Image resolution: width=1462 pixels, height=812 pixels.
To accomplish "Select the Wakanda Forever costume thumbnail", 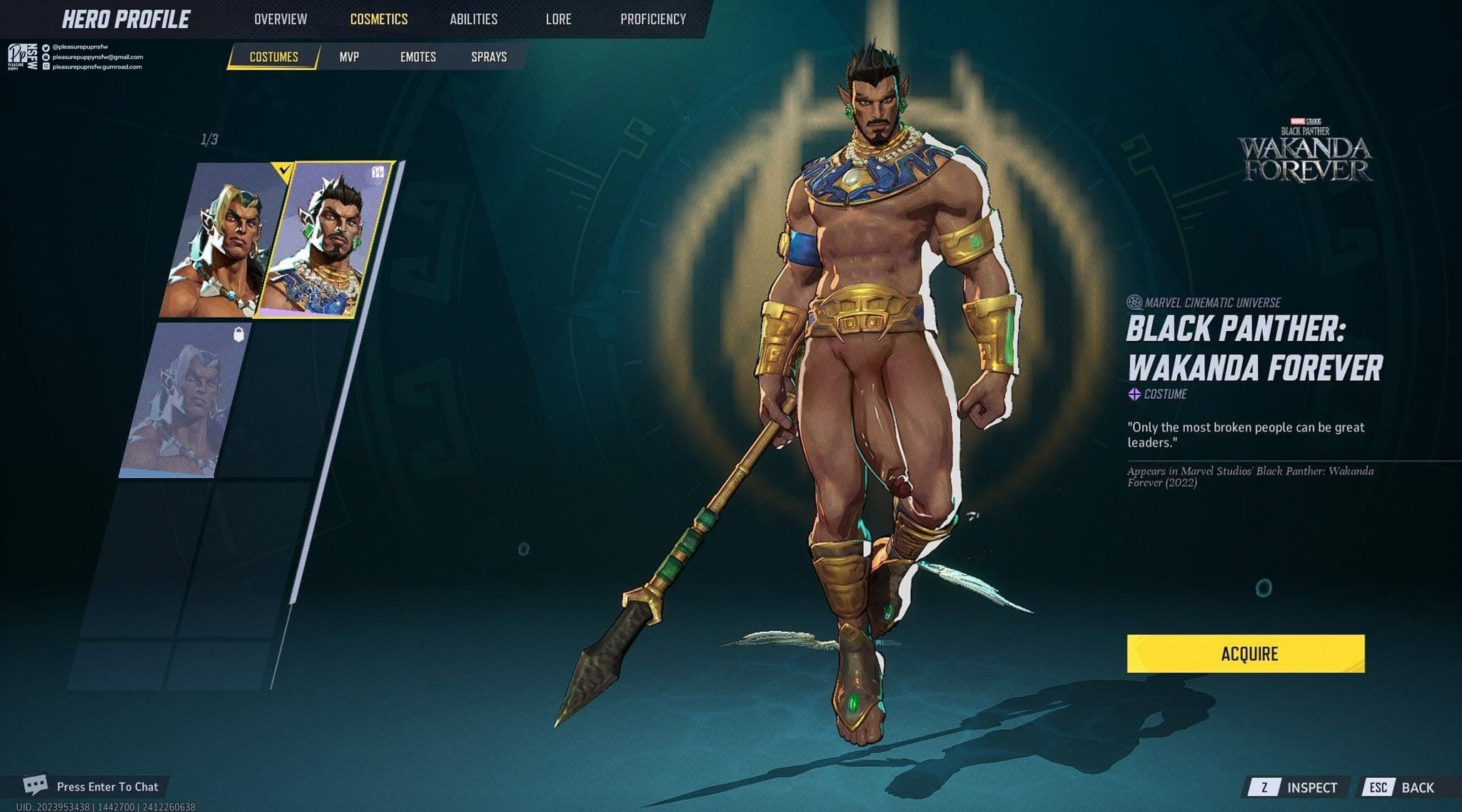I will point(325,243).
